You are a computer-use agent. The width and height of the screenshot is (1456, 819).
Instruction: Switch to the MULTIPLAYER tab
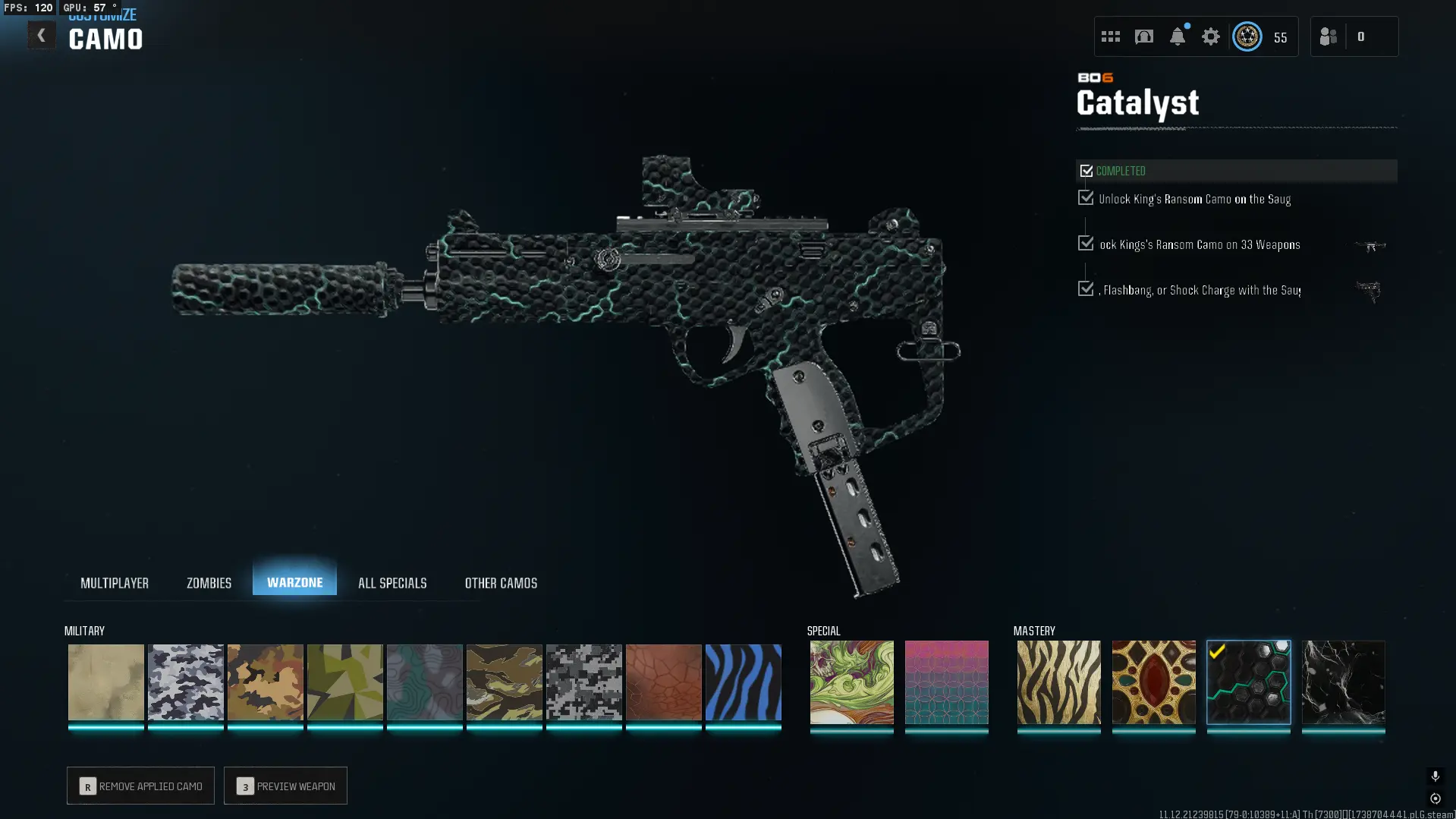115,582
